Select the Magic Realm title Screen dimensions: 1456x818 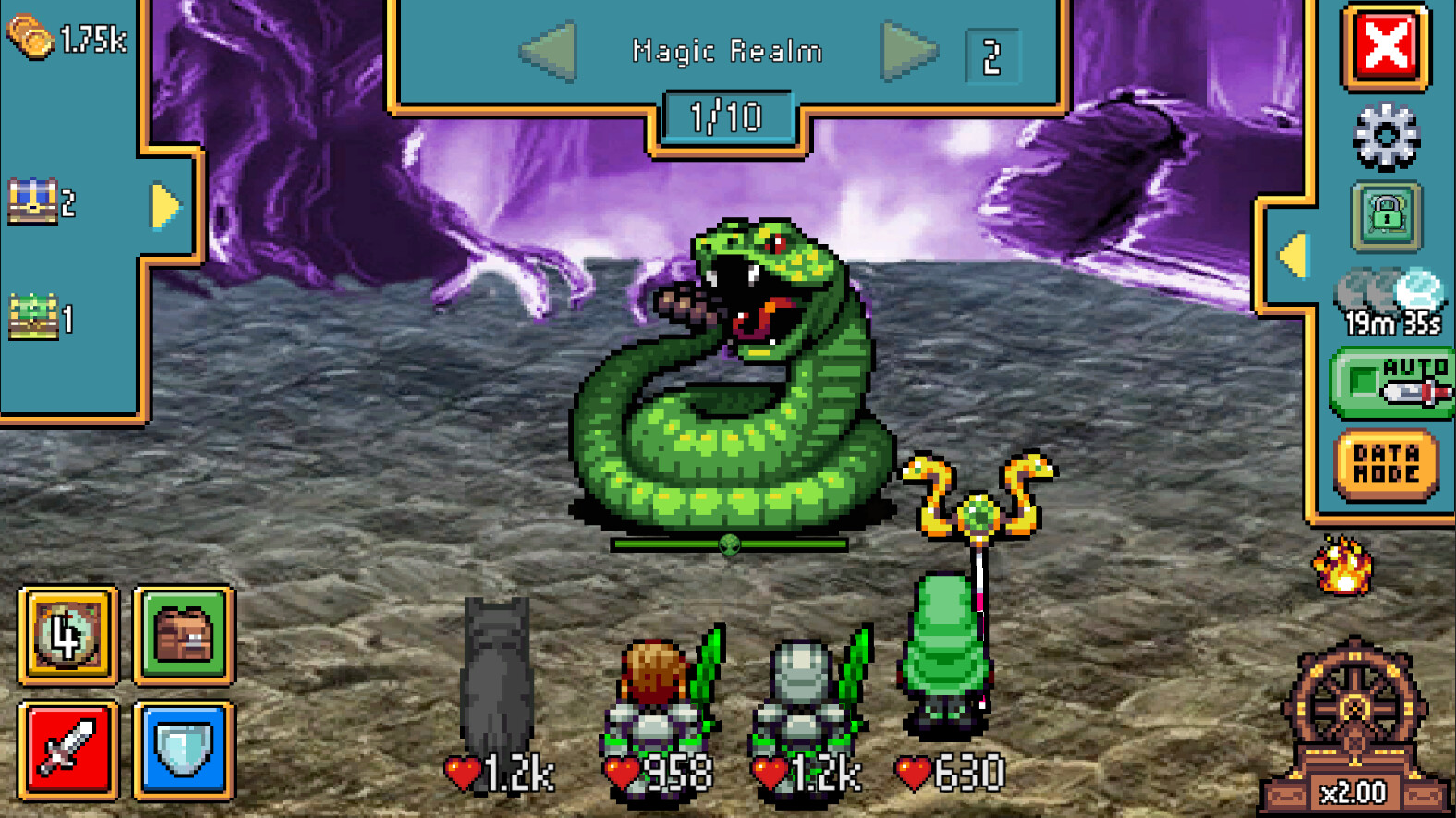(x=727, y=51)
